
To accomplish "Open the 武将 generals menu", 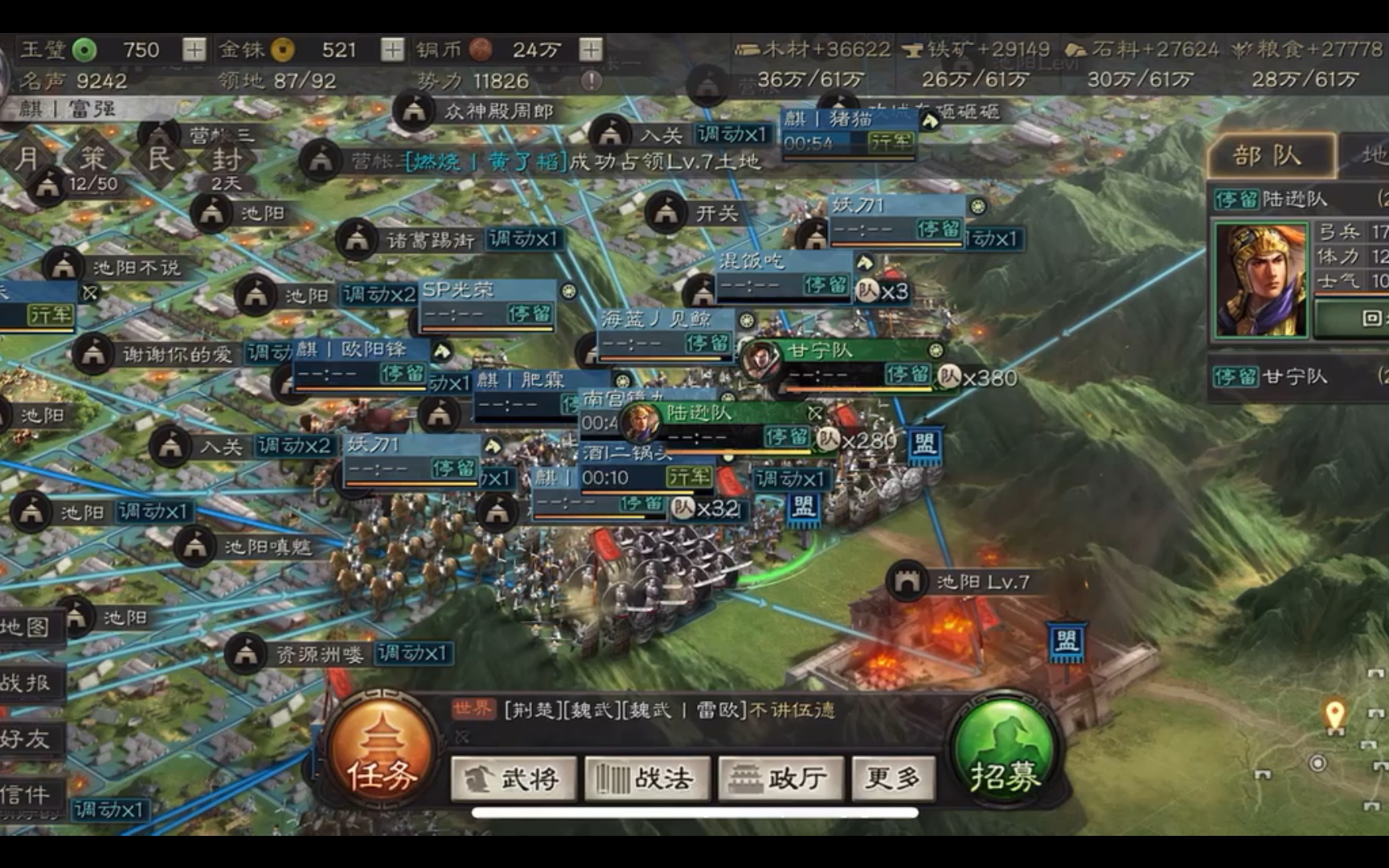I will [x=514, y=778].
